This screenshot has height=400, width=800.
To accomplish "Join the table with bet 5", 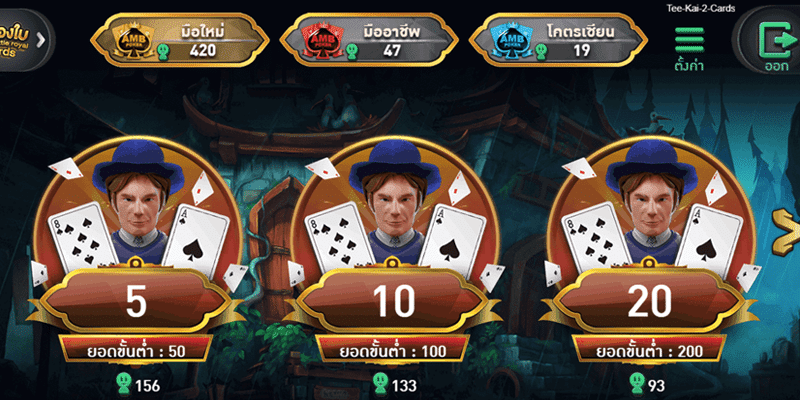I will [x=135, y=299].
